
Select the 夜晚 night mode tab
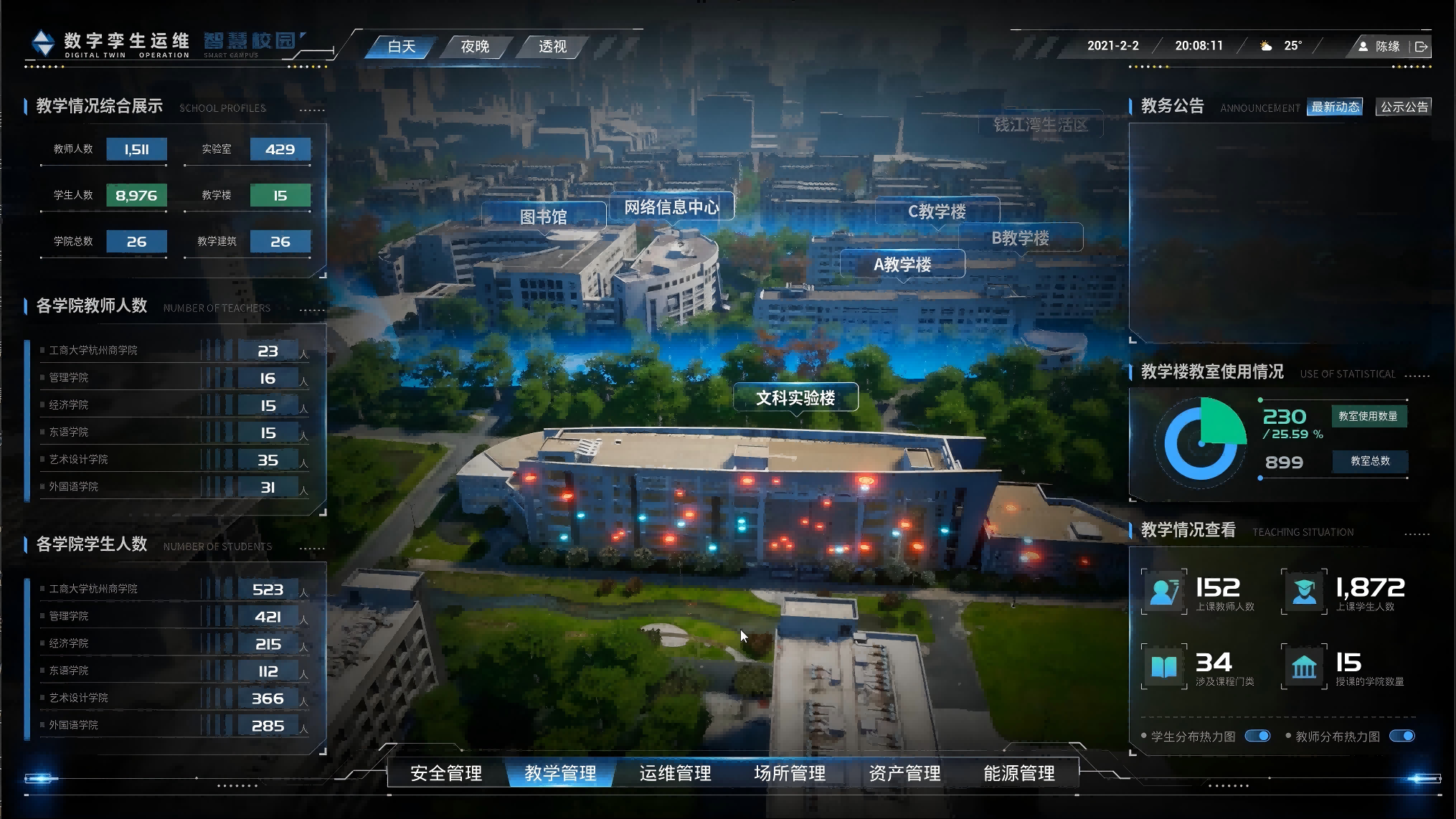[x=475, y=47]
